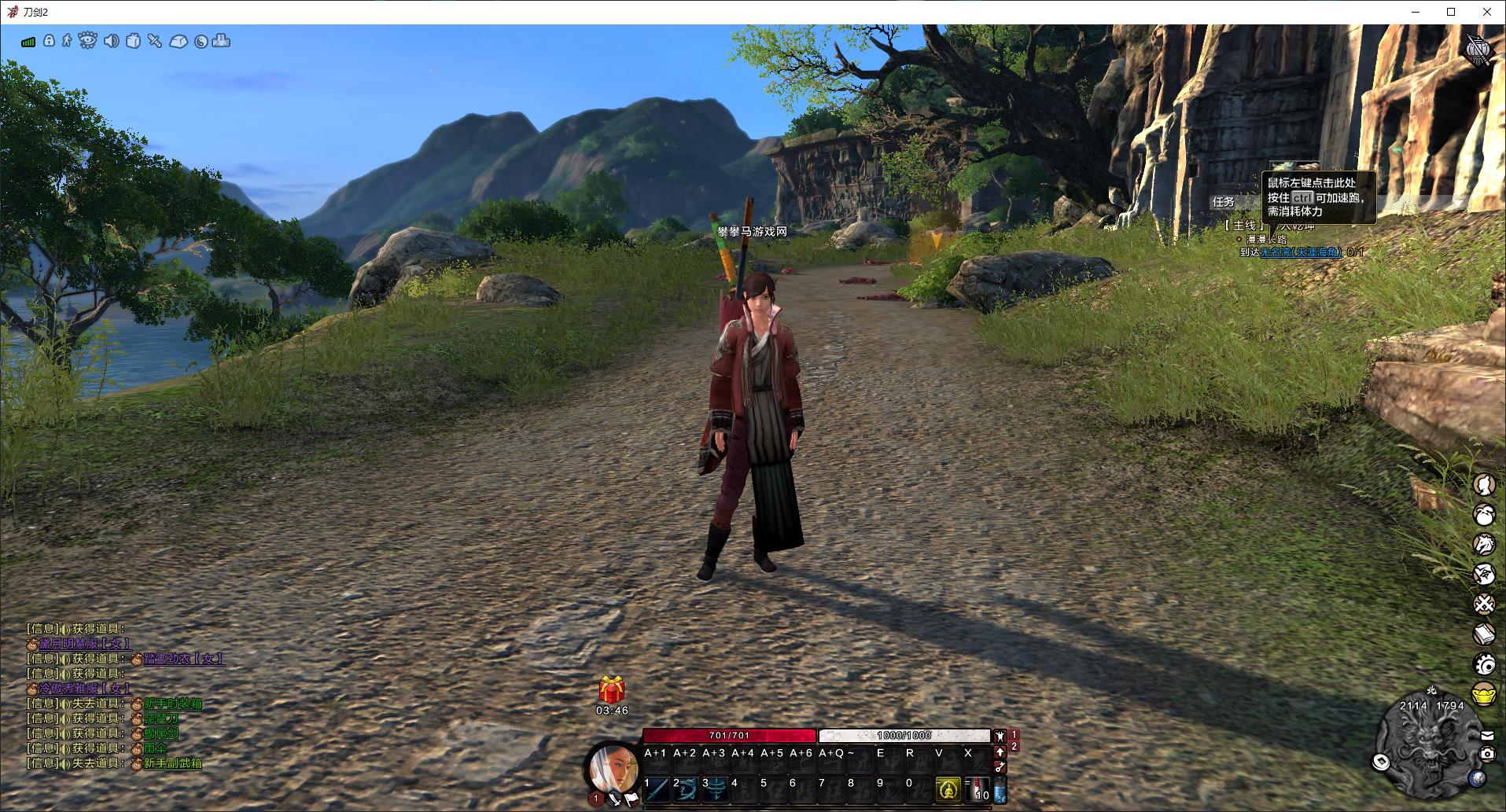The height and width of the screenshot is (812, 1506).
Task: Activate the sword skill in hotbar slot 1
Action: click(656, 787)
